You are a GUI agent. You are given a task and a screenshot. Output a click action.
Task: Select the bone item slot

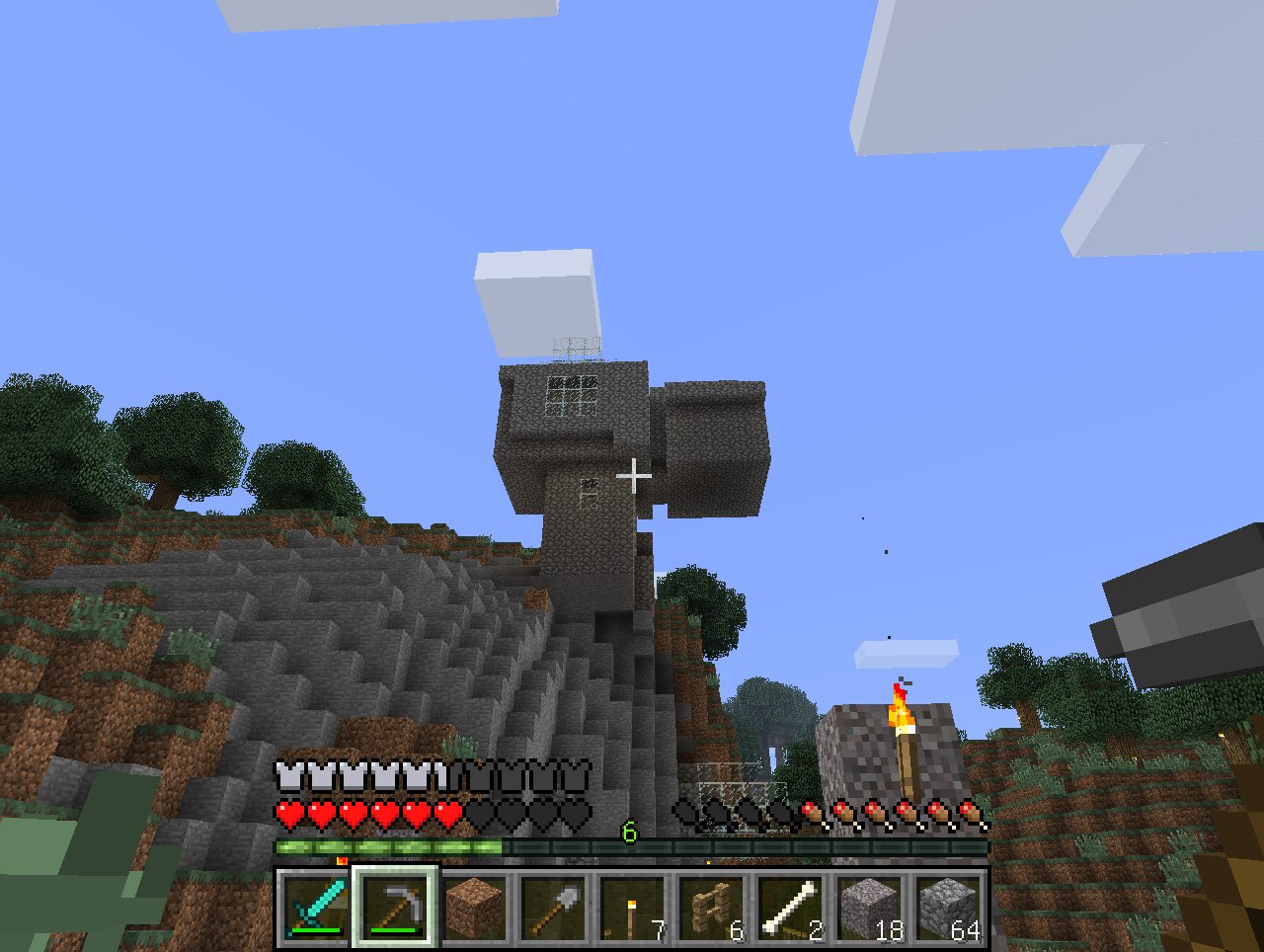[790, 908]
